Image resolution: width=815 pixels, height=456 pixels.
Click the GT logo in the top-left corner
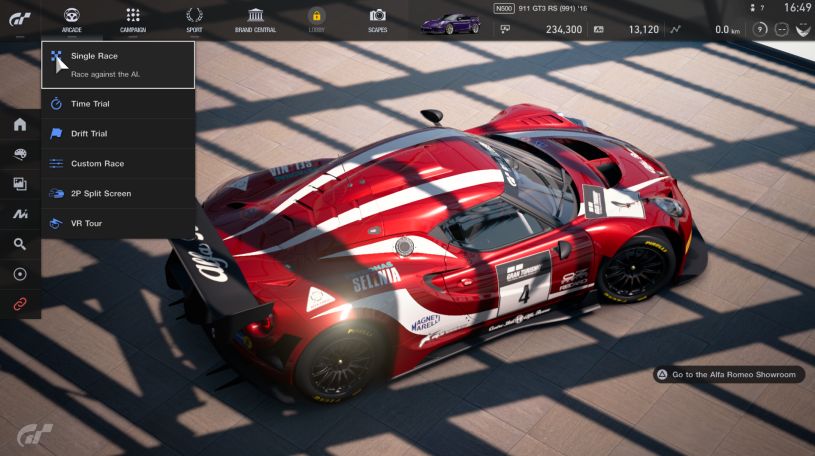coord(19,18)
